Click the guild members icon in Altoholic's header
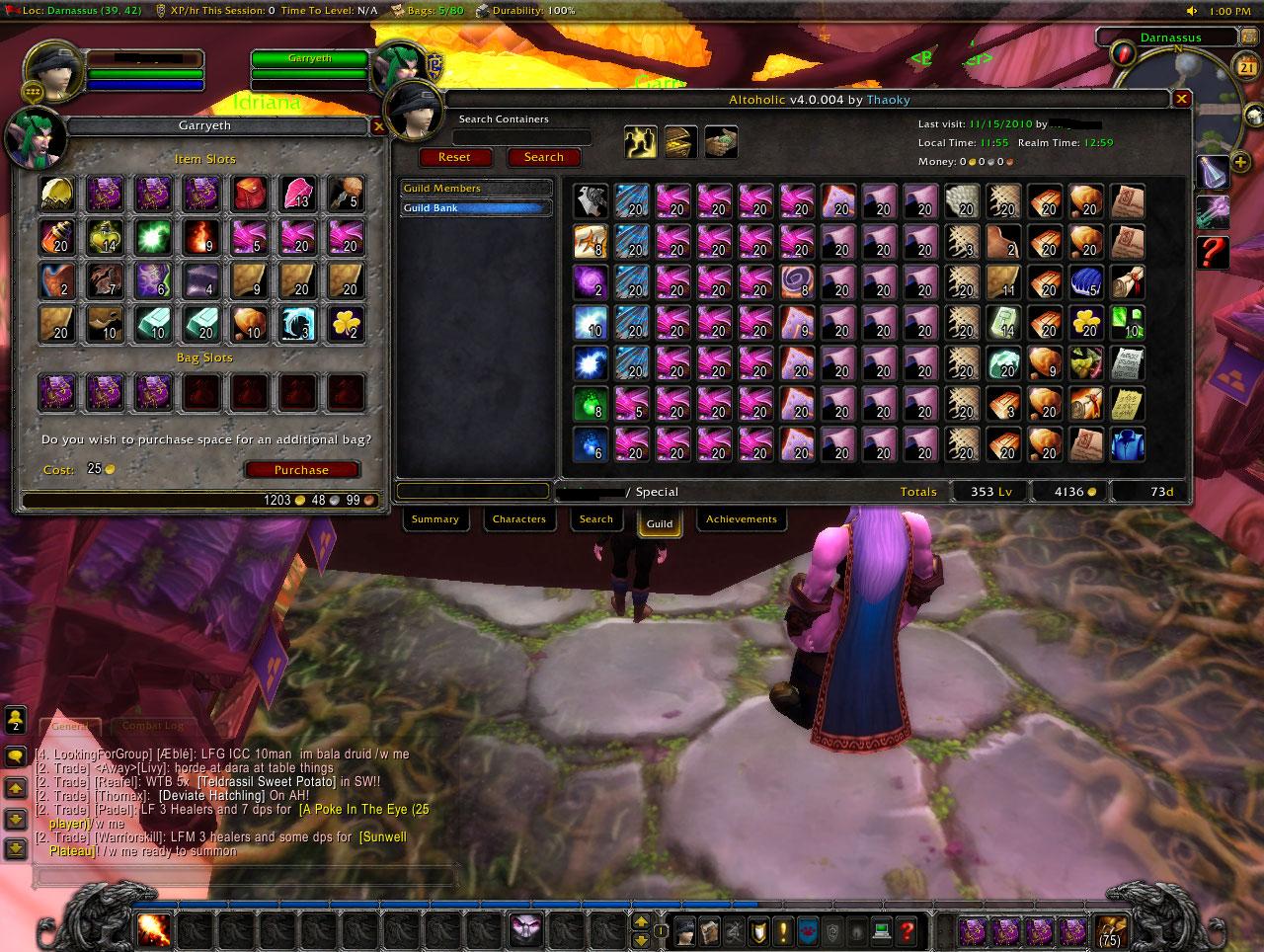 point(639,141)
